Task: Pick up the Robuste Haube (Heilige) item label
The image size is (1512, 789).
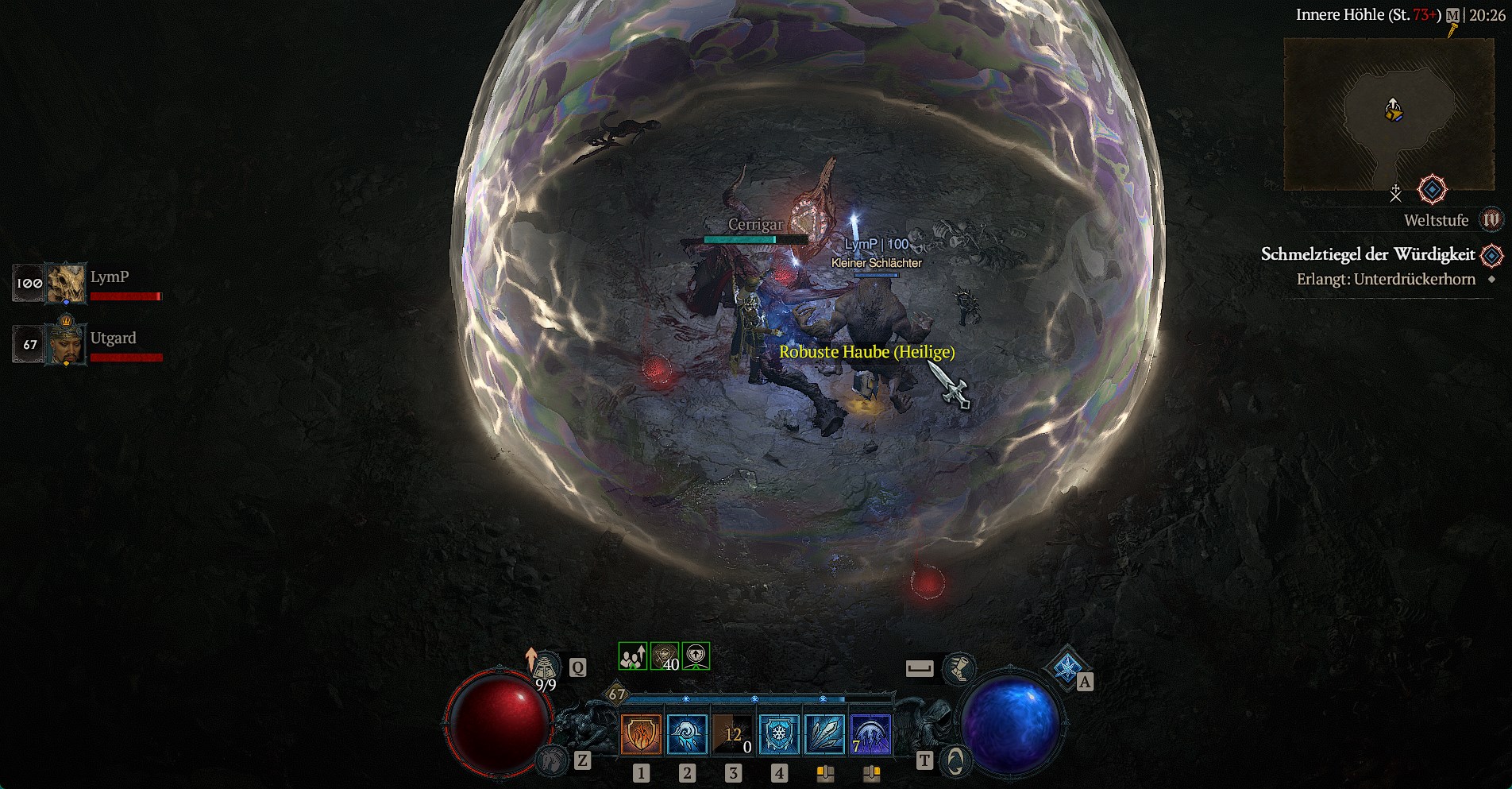Action: pos(866,352)
